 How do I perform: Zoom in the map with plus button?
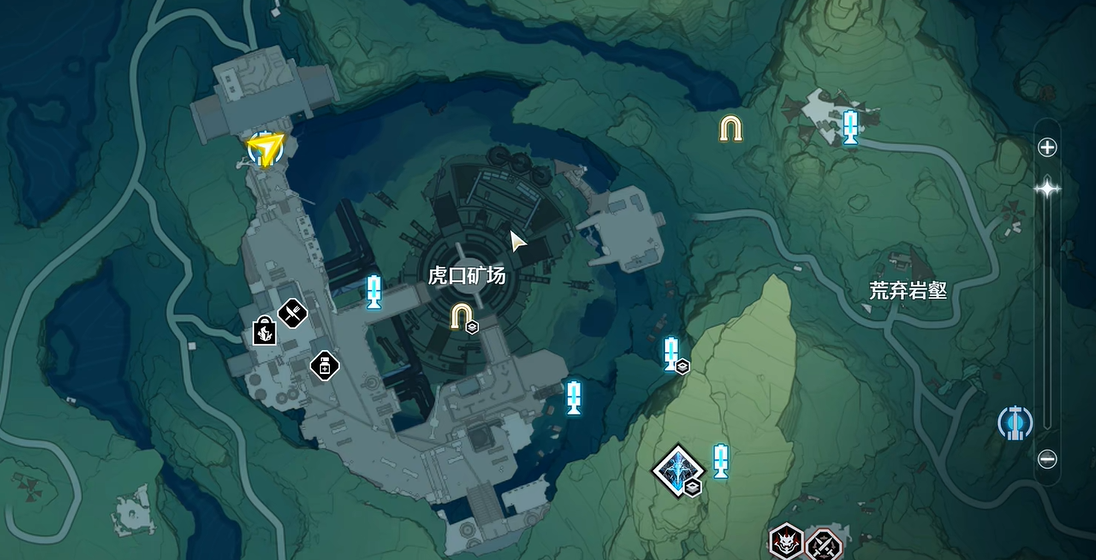[x=1047, y=148]
